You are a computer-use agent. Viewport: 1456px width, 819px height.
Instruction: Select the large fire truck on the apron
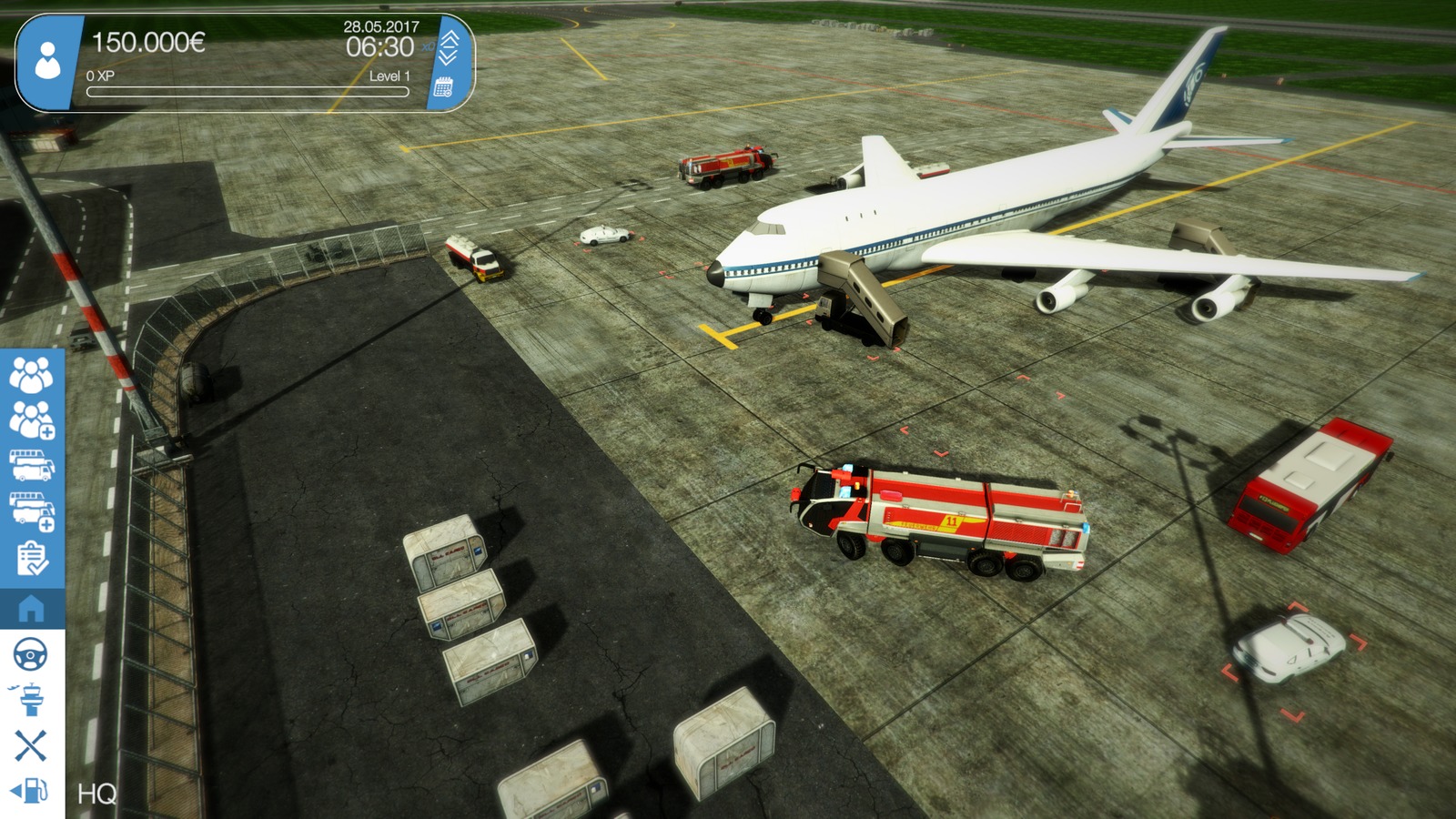pyautogui.click(x=937, y=519)
